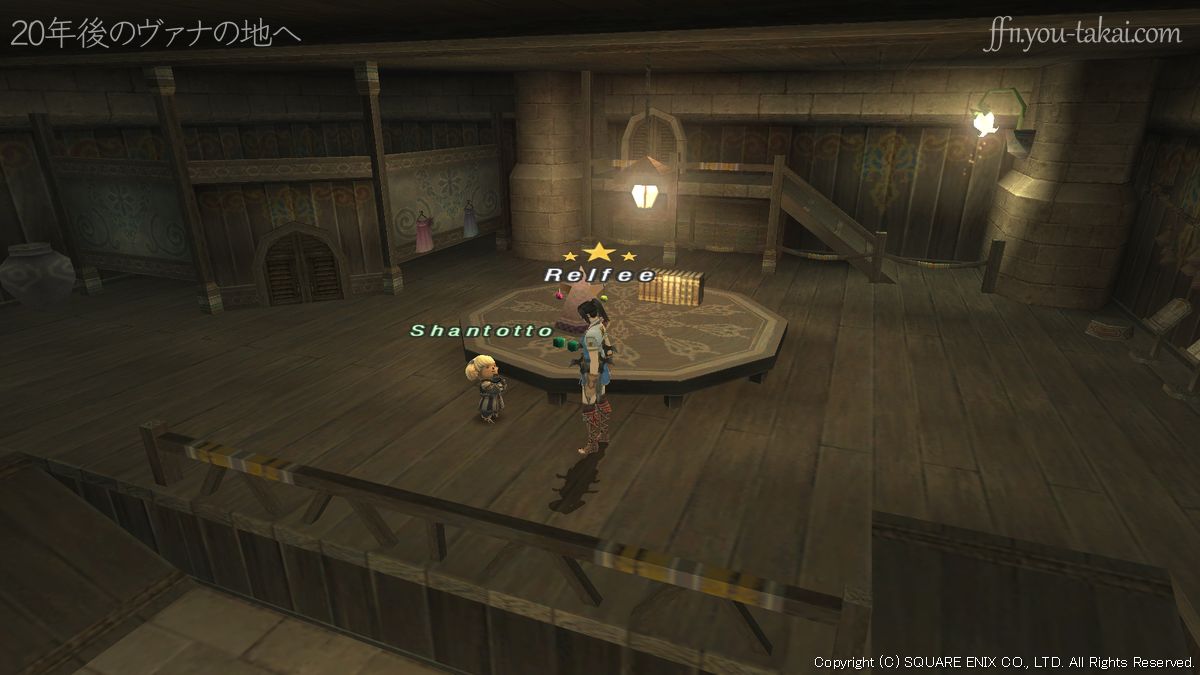Target Shantotto by her name label
The width and height of the screenshot is (1200, 675).
pyautogui.click(x=482, y=330)
